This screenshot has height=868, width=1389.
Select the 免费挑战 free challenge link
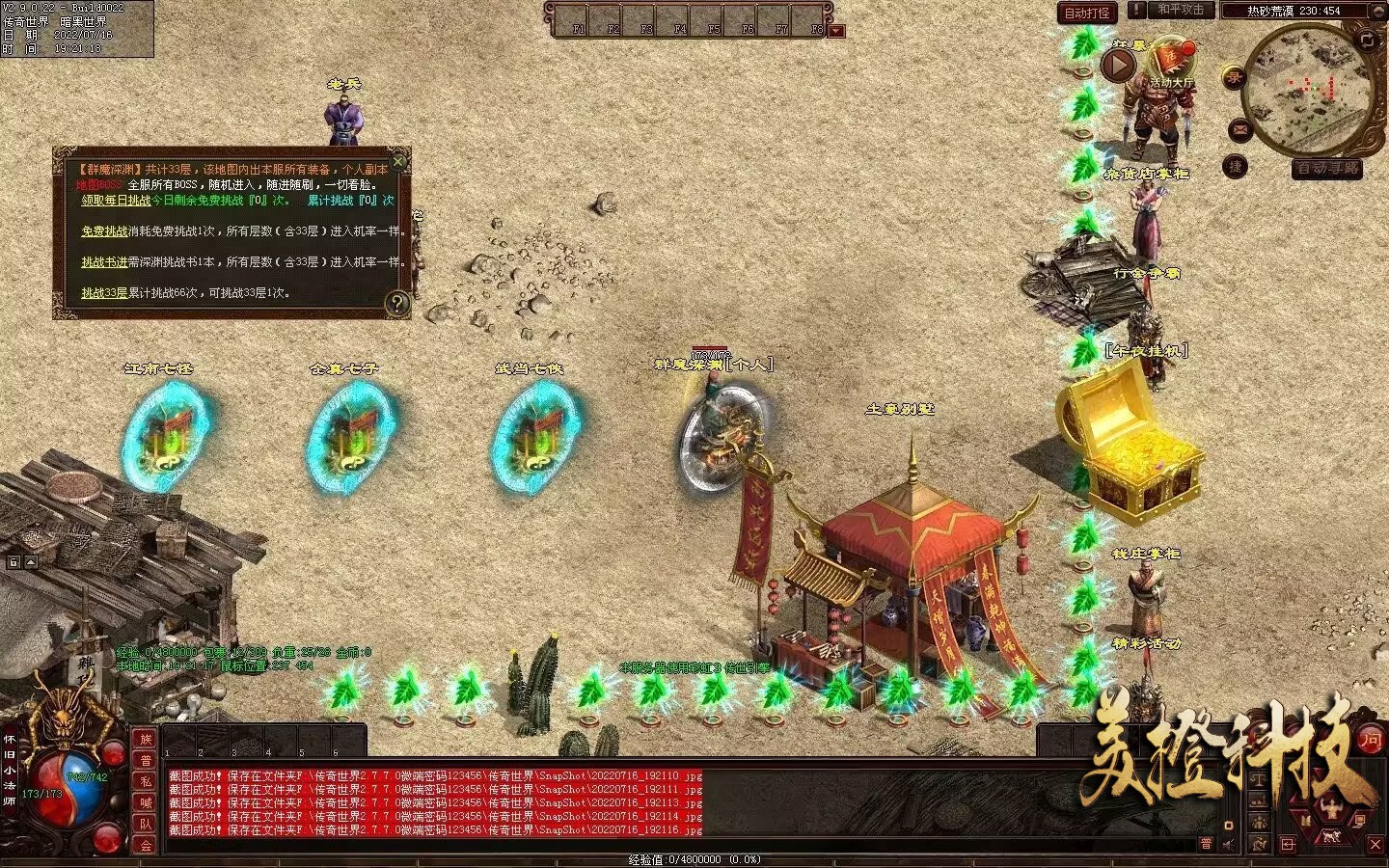104,231
